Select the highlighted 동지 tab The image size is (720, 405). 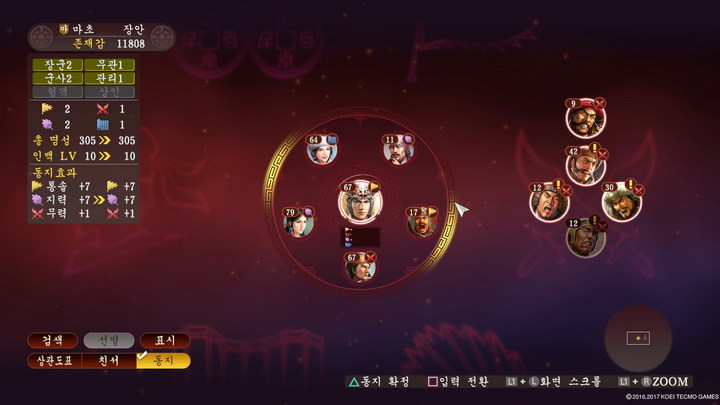click(164, 360)
